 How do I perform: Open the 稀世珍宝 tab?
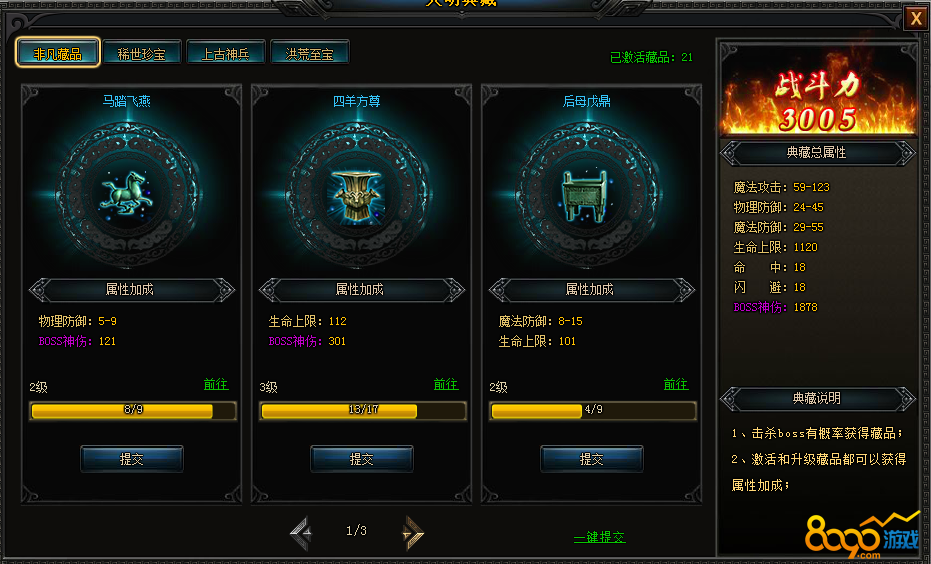pos(142,53)
